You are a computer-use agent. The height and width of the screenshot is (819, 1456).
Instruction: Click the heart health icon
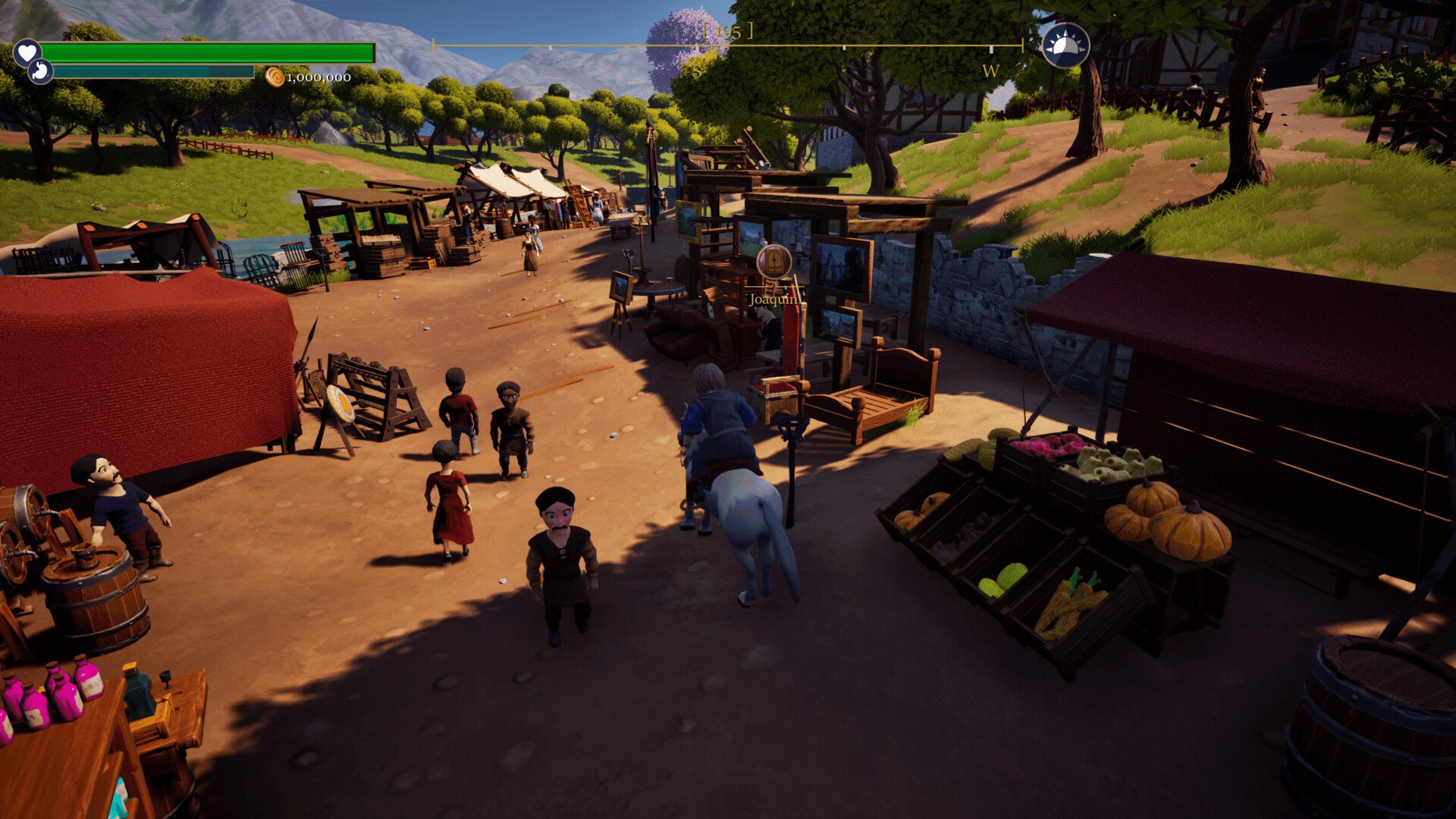coord(27,52)
